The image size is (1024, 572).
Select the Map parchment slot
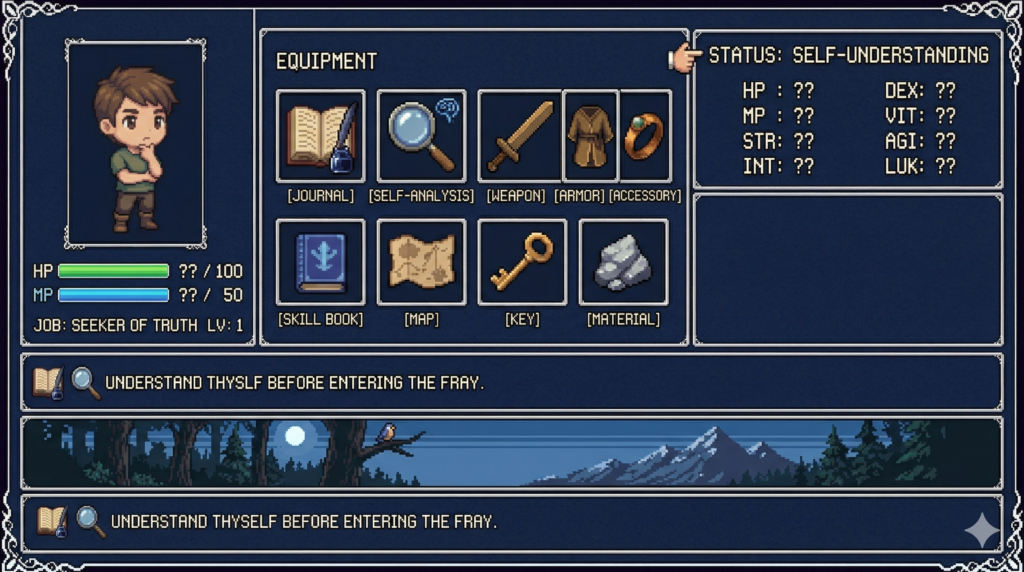pos(421,262)
